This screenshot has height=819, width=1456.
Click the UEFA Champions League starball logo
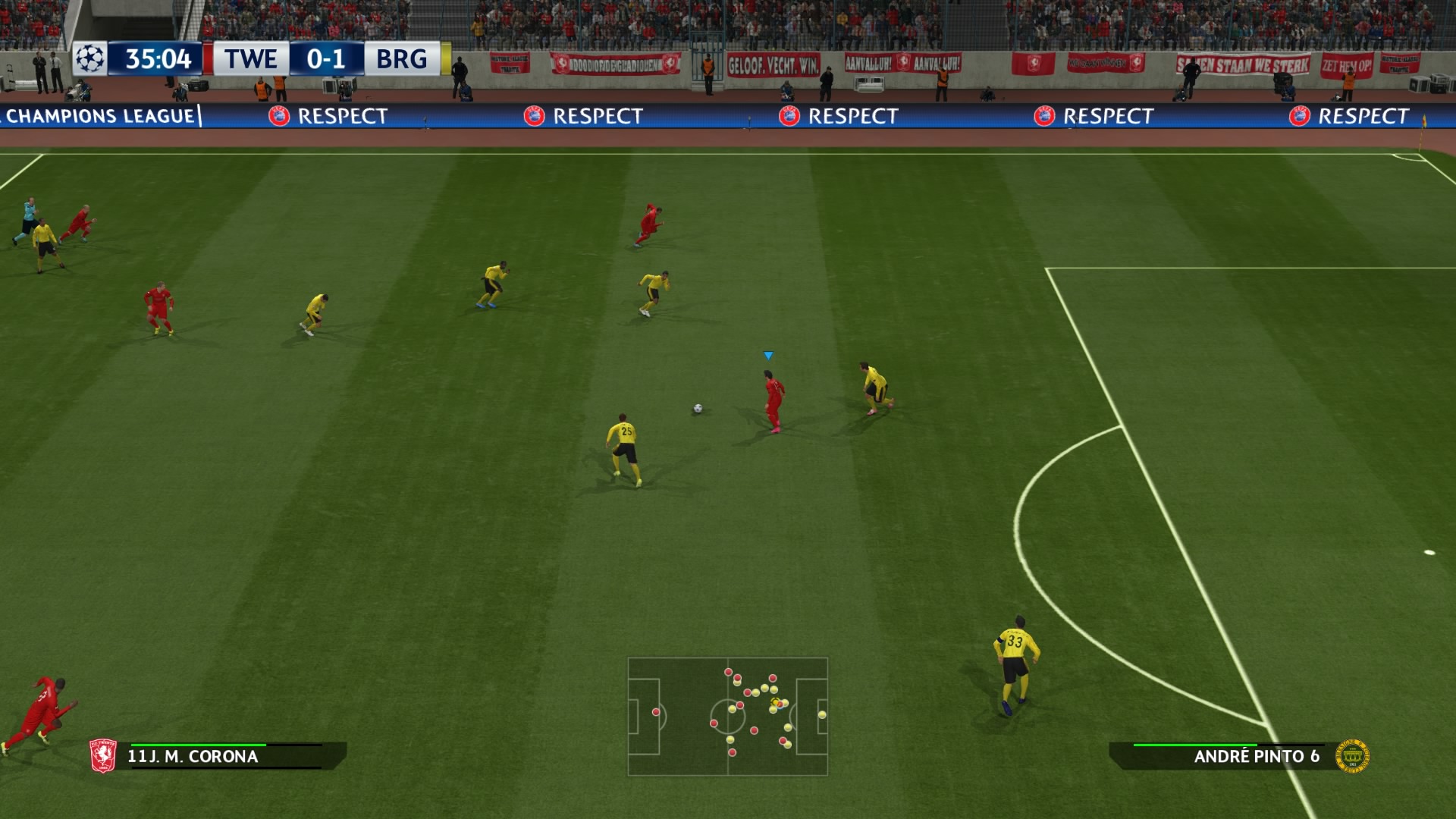point(91,57)
